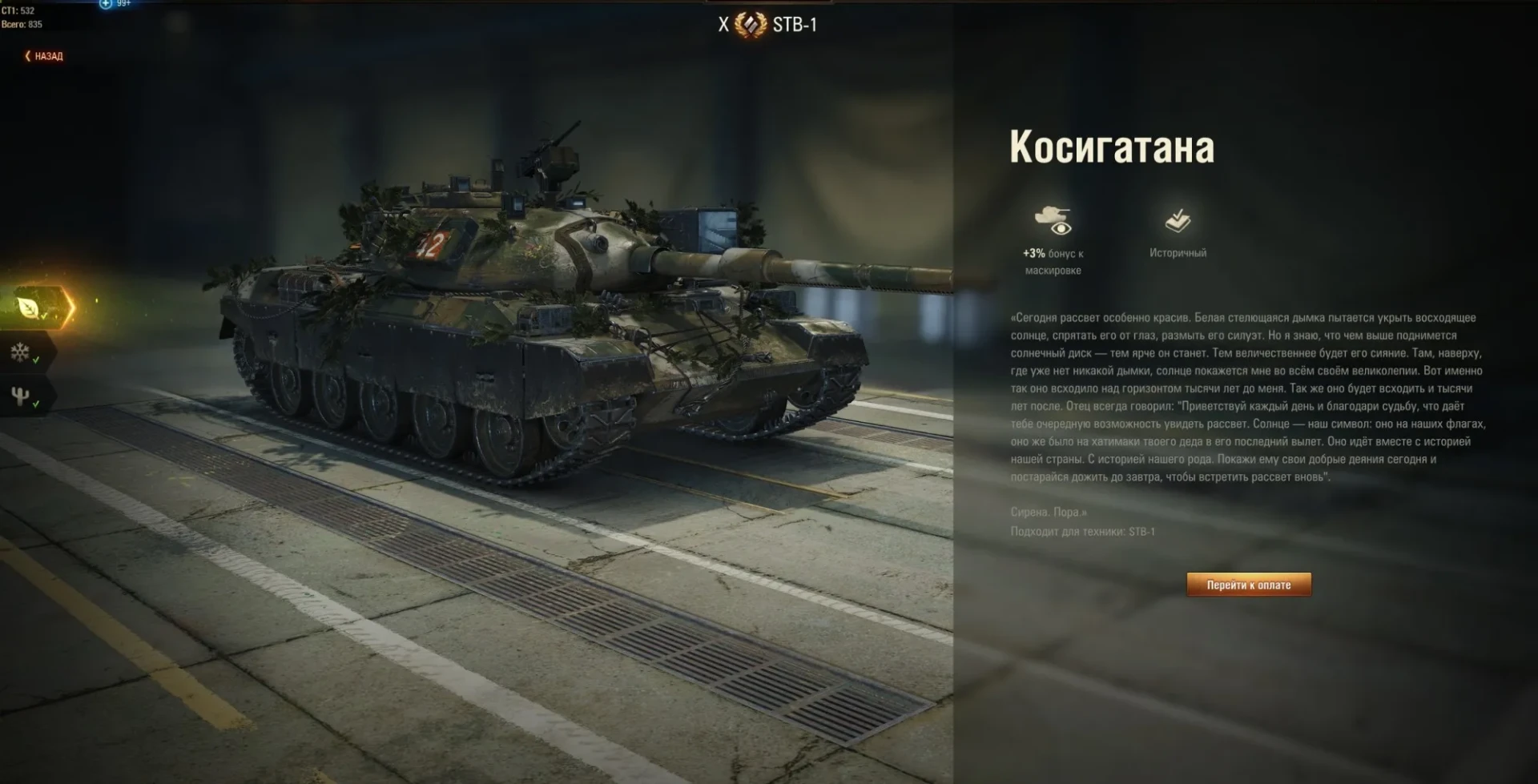Click the Перейти к оплате button
The height and width of the screenshot is (784, 1538).
1248,585
